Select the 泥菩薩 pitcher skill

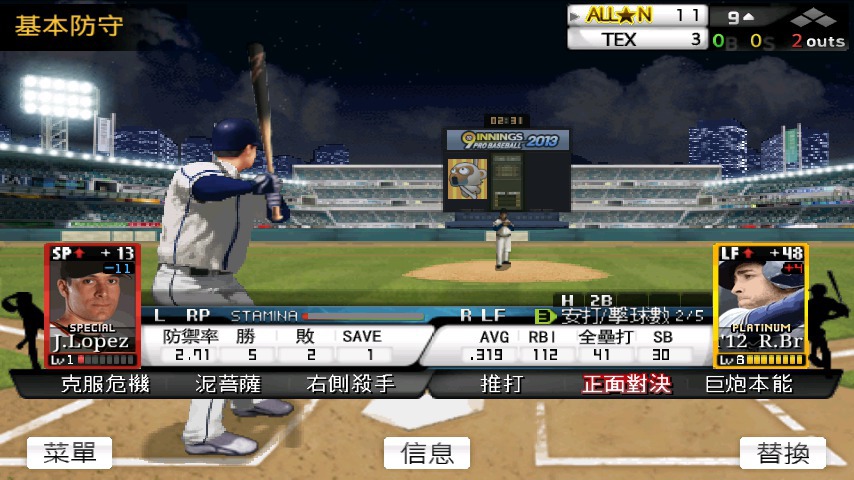[228, 384]
